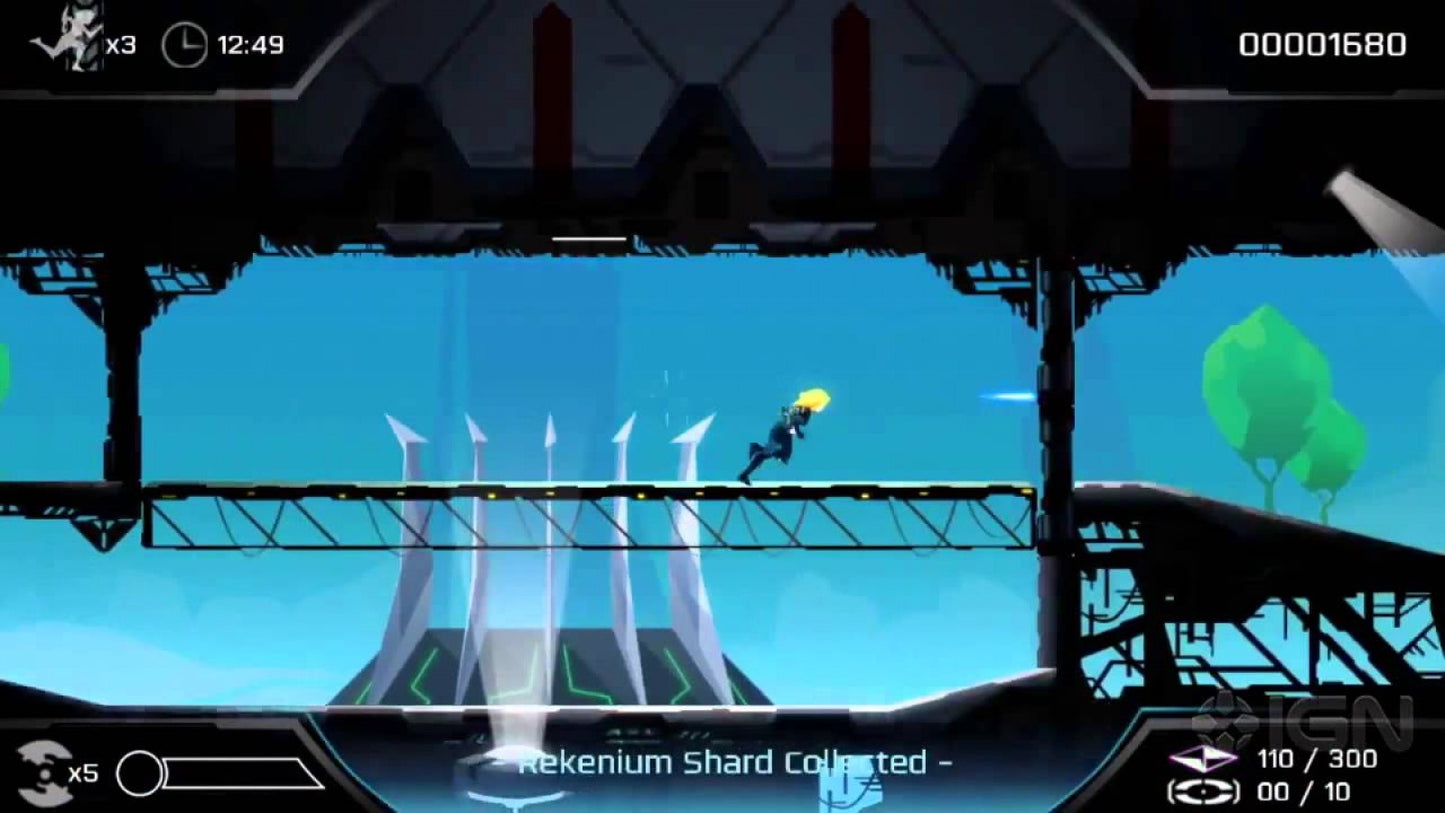Screen dimensions: 1445x813
Task: Click the 12:49 mission timer readout
Action: 248,42
